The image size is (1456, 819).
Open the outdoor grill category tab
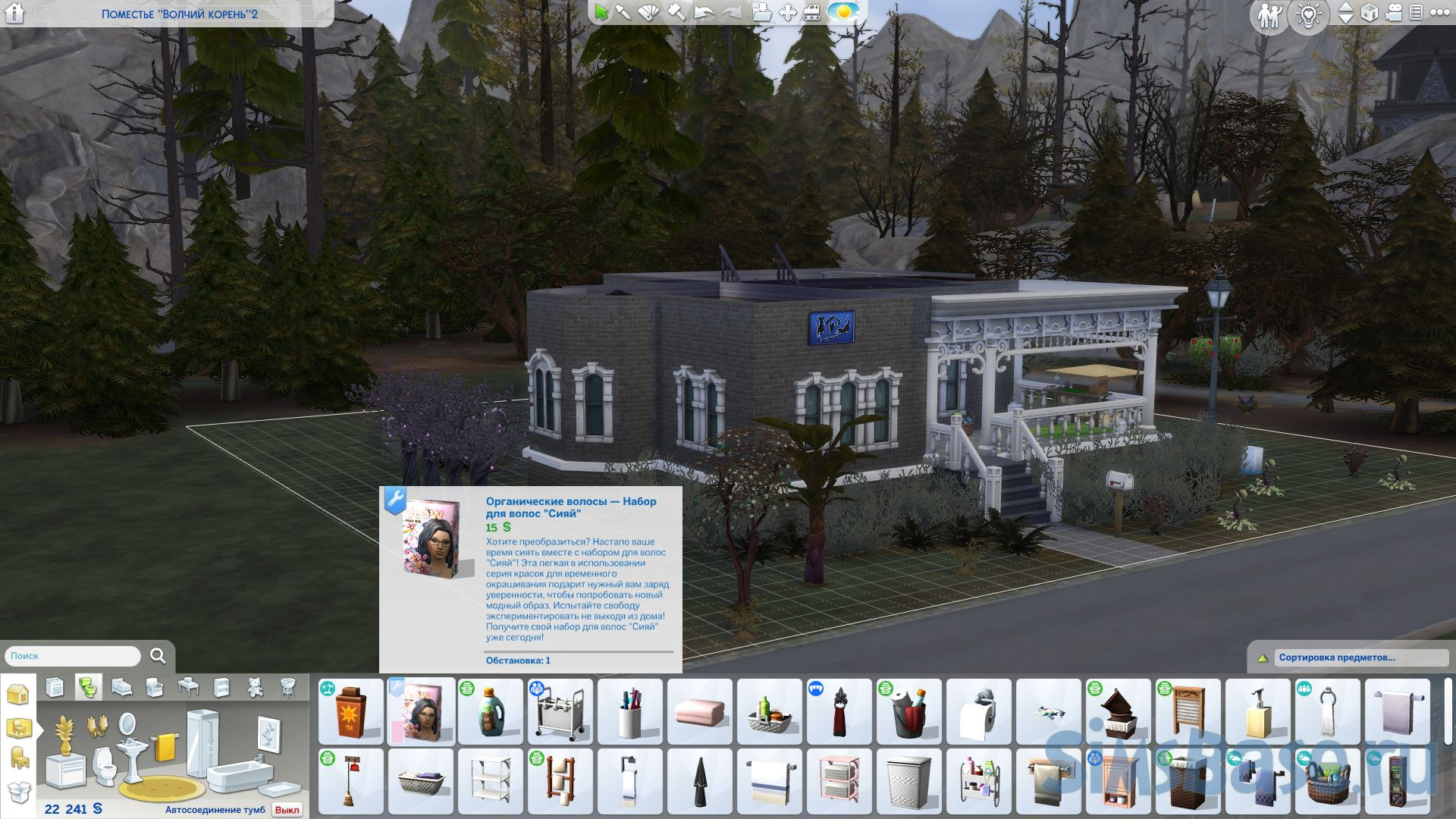pyautogui.click(x=289, y=688)
